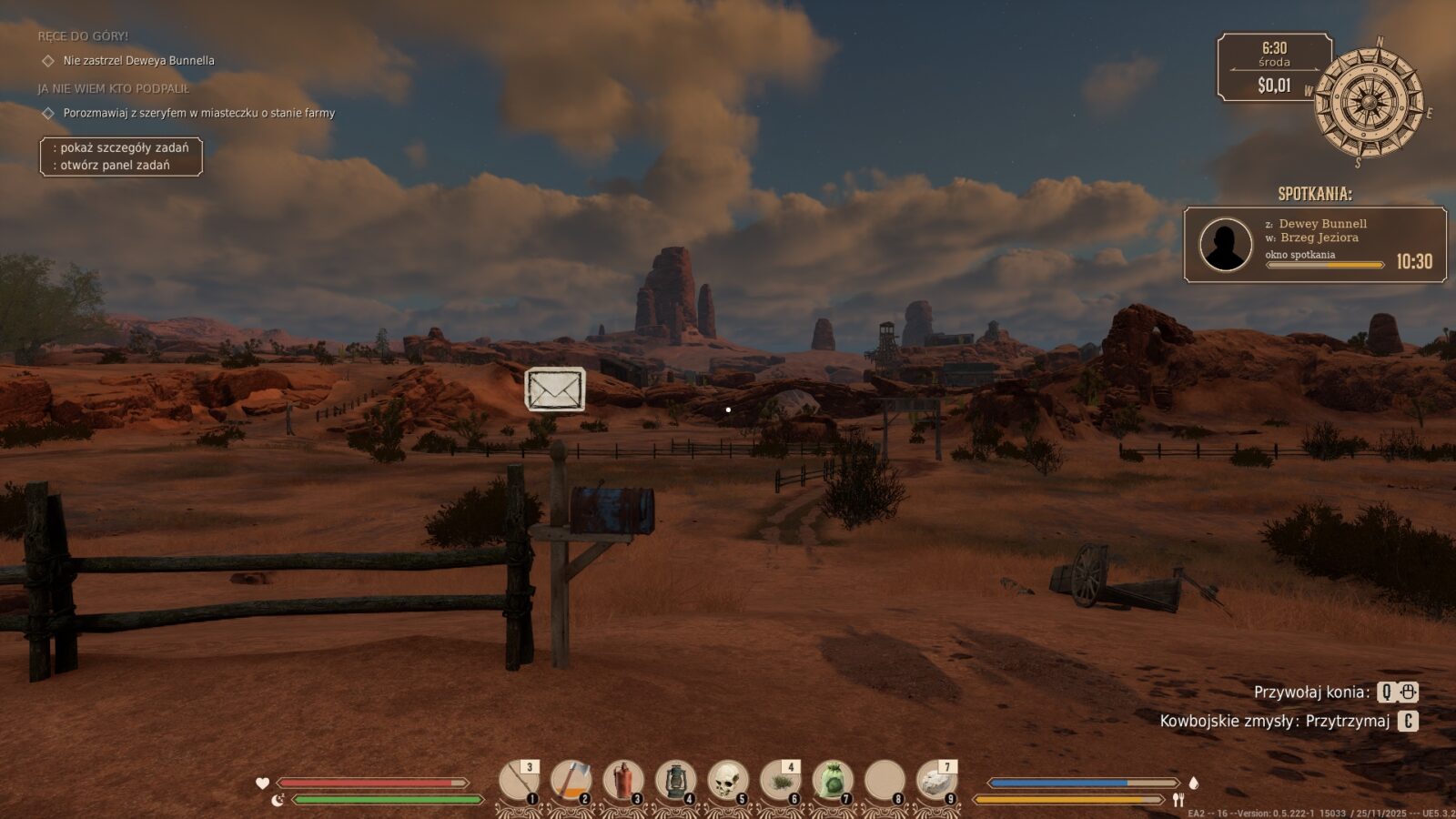Choose the white stone chunk slot
This screenshot has height=819, width=1456.
point(936,781)
